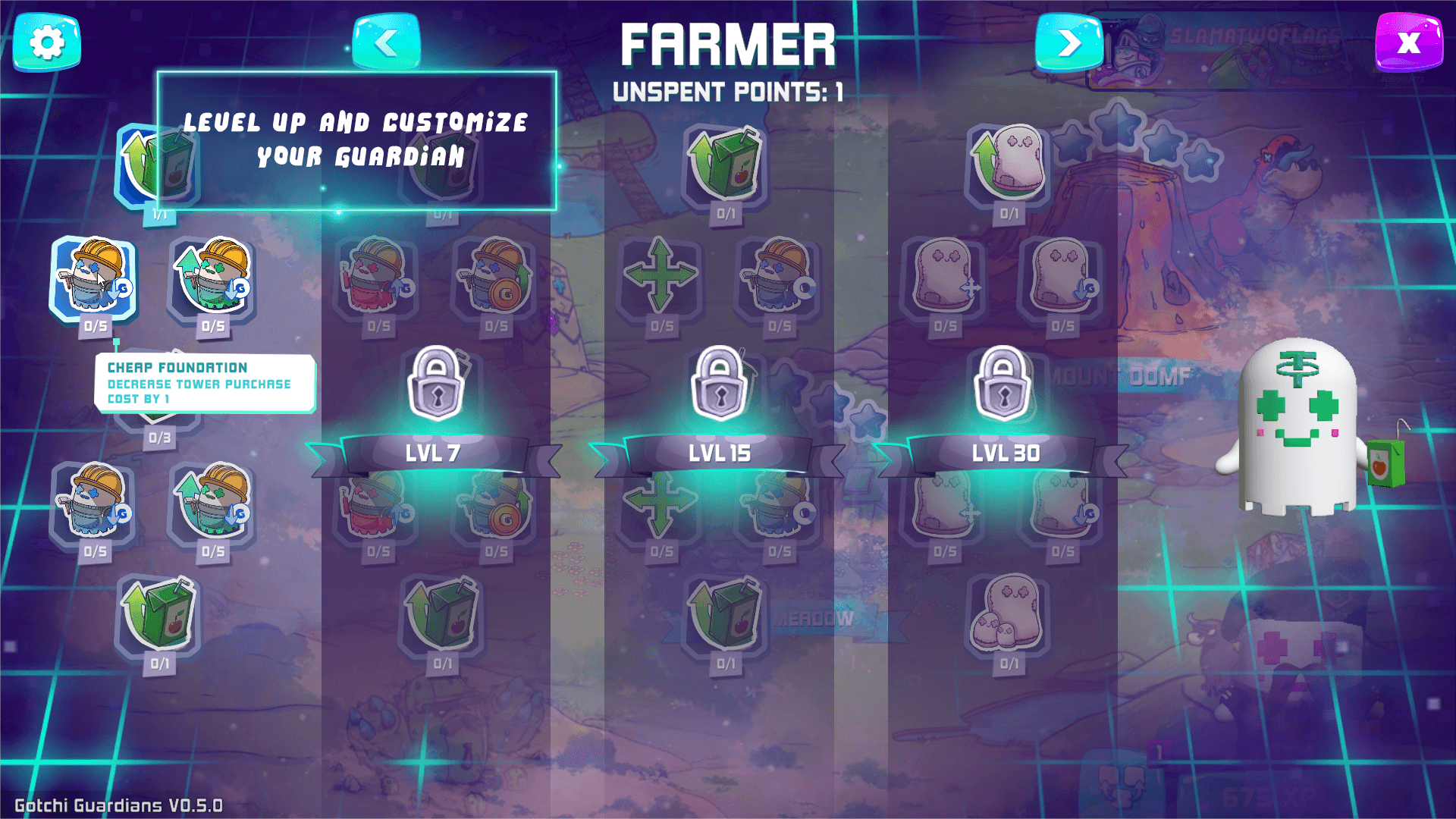Select the ghost with green up-arrow skill
This screenshot has width=1456, height=819.
1009,163
